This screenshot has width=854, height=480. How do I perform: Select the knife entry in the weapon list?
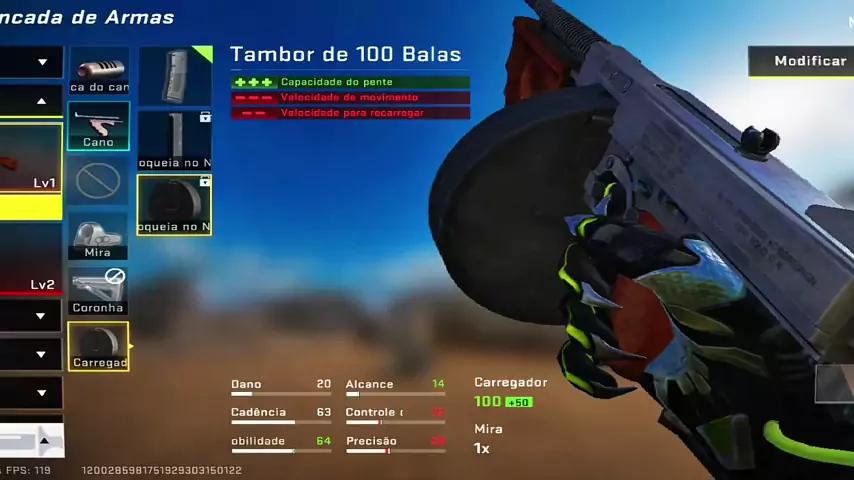tap(30, 439)
